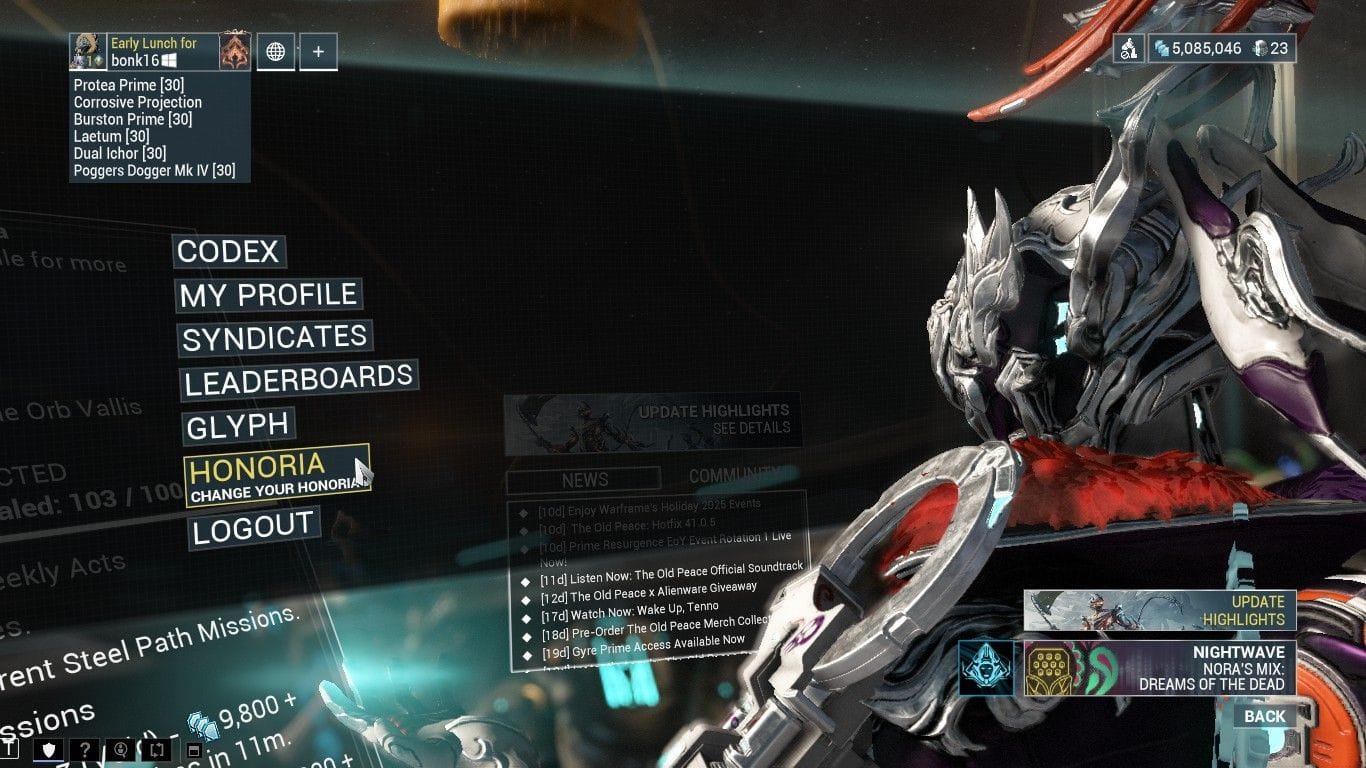Click the window icon at bottom toolbar's end
The image size is (1366, 768).
click(x=194, y=749)
